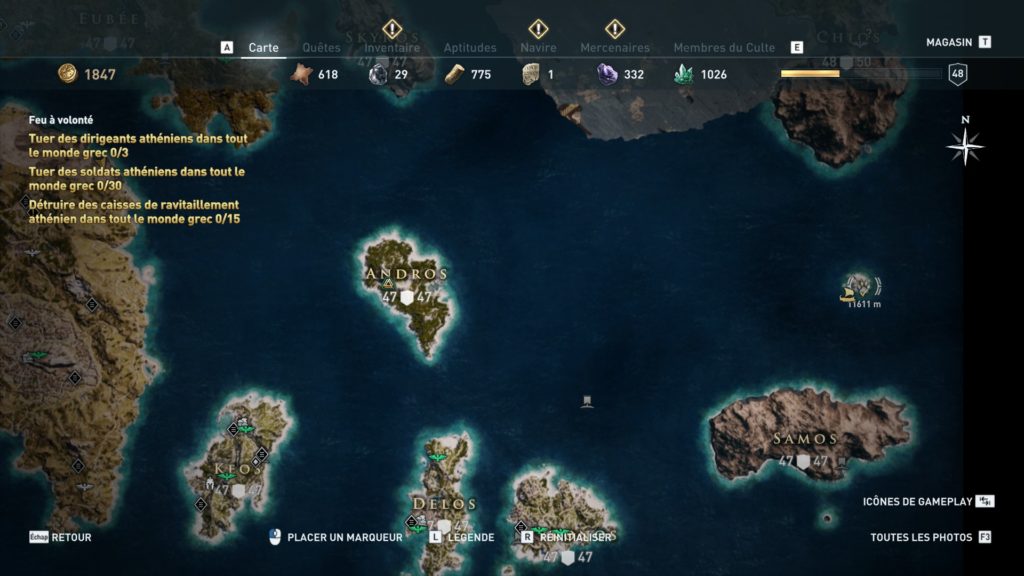
Task: Select the Andros island label
Action: pyautogui.click(x=407, y=274)
